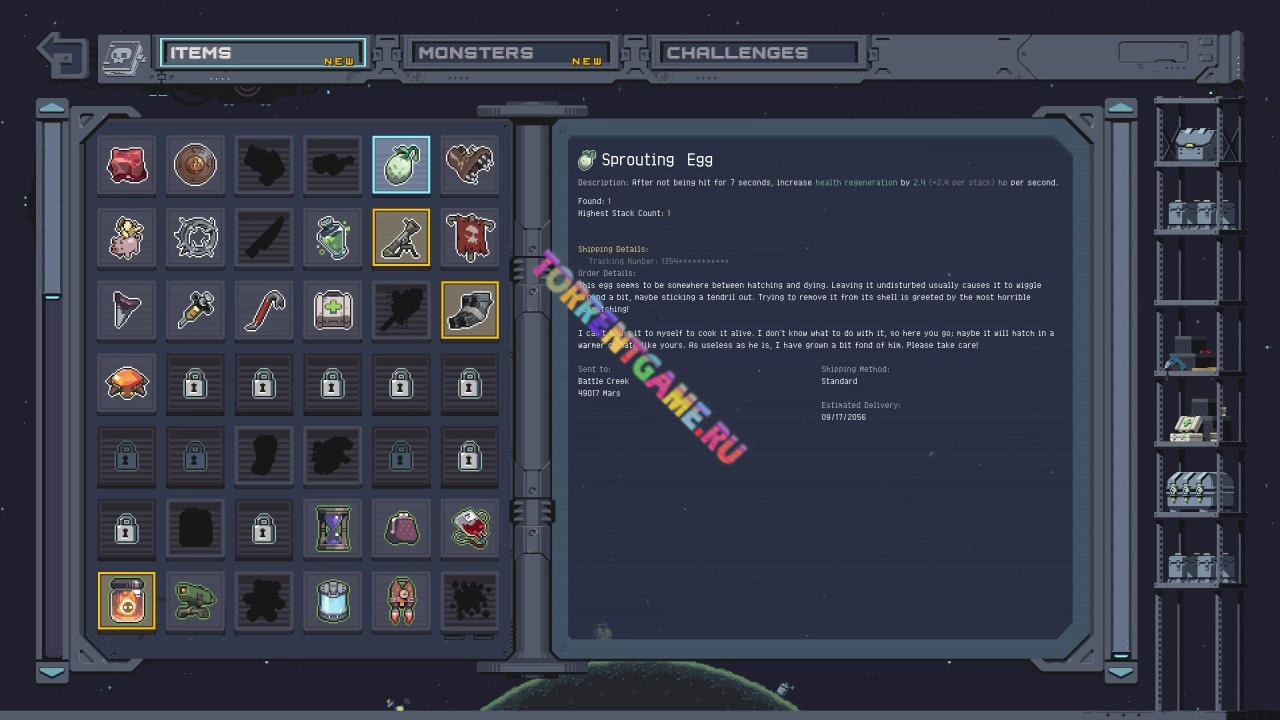Click the item list scroll-down arrow
The image size is (1280, 720).
52,673
